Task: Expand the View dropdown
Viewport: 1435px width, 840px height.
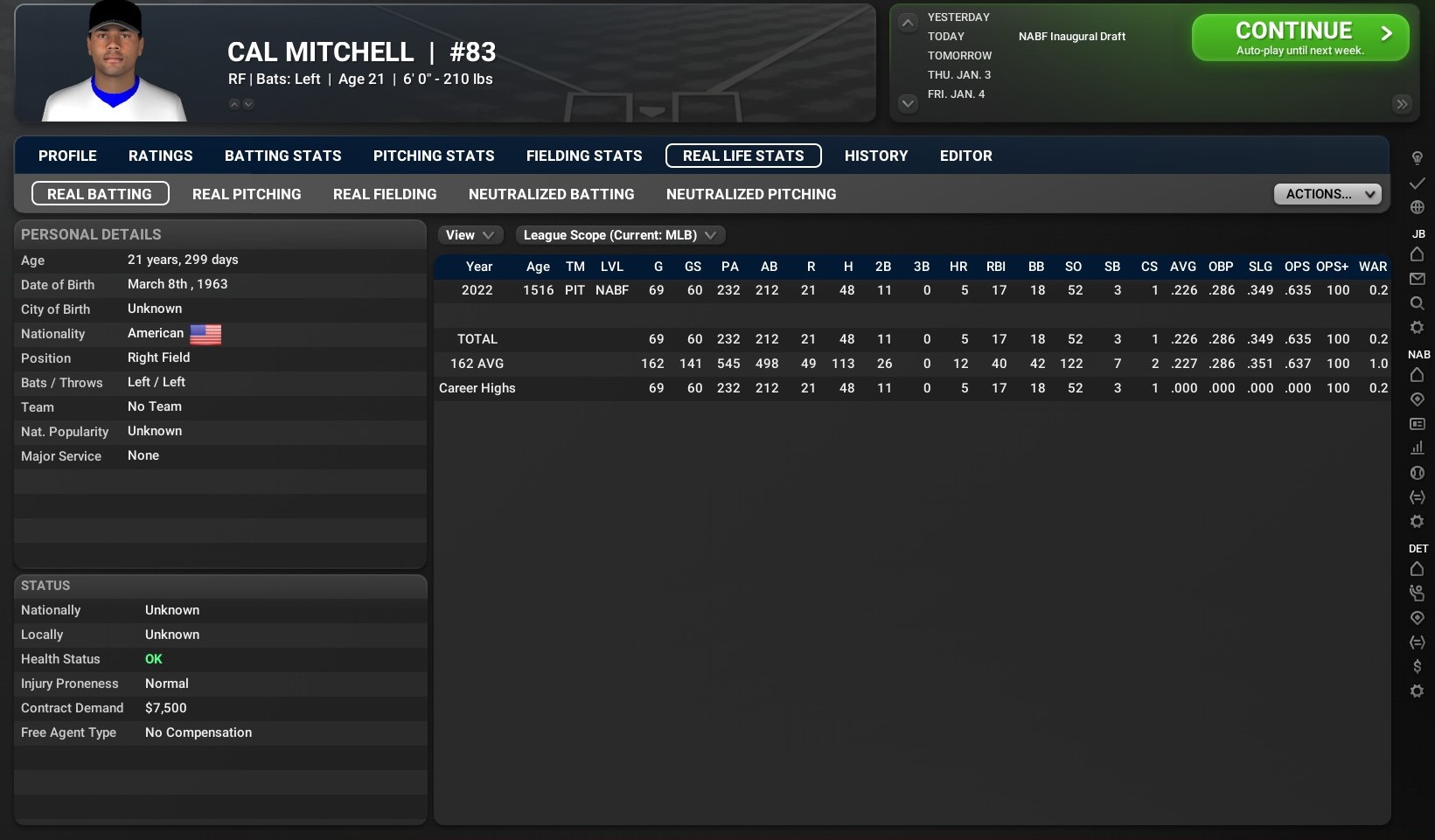Action: pyautogui.click(x=470, y=235)
